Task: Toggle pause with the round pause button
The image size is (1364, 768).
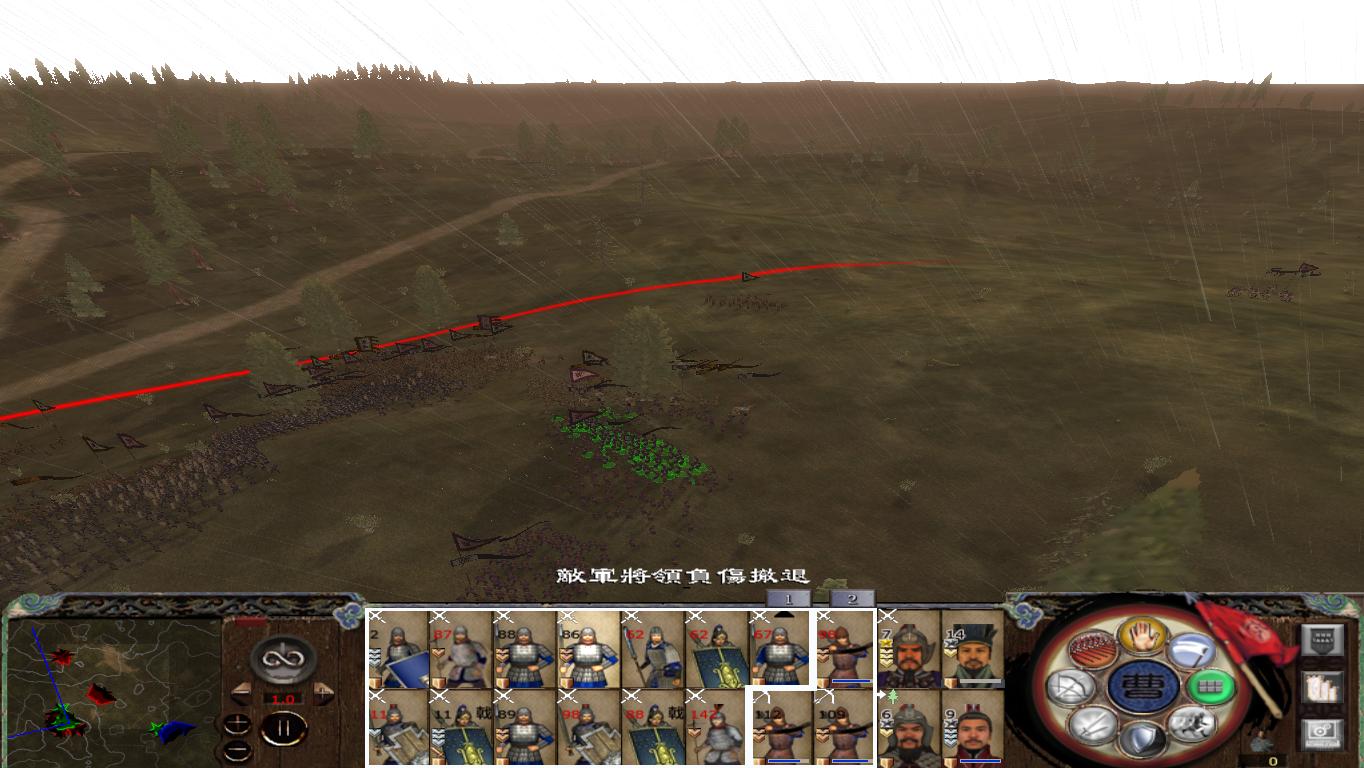Action: (x=283, y=728)
